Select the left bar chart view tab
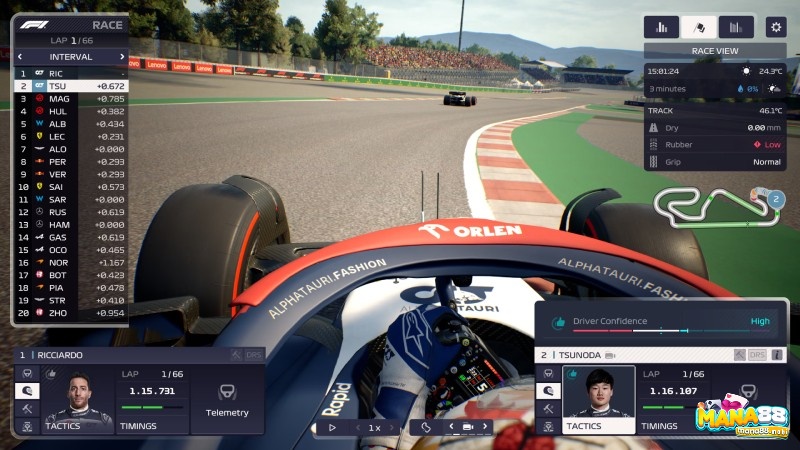 point(661,27)
